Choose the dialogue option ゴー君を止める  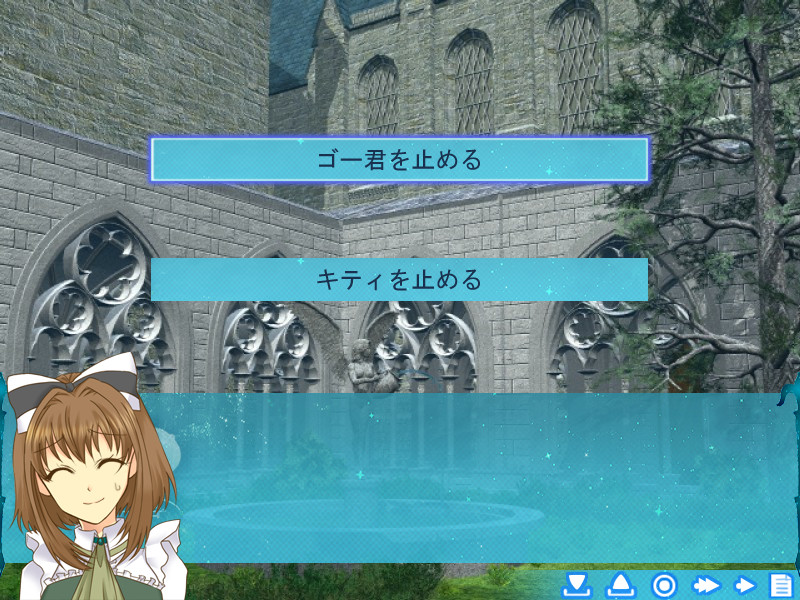399,160
